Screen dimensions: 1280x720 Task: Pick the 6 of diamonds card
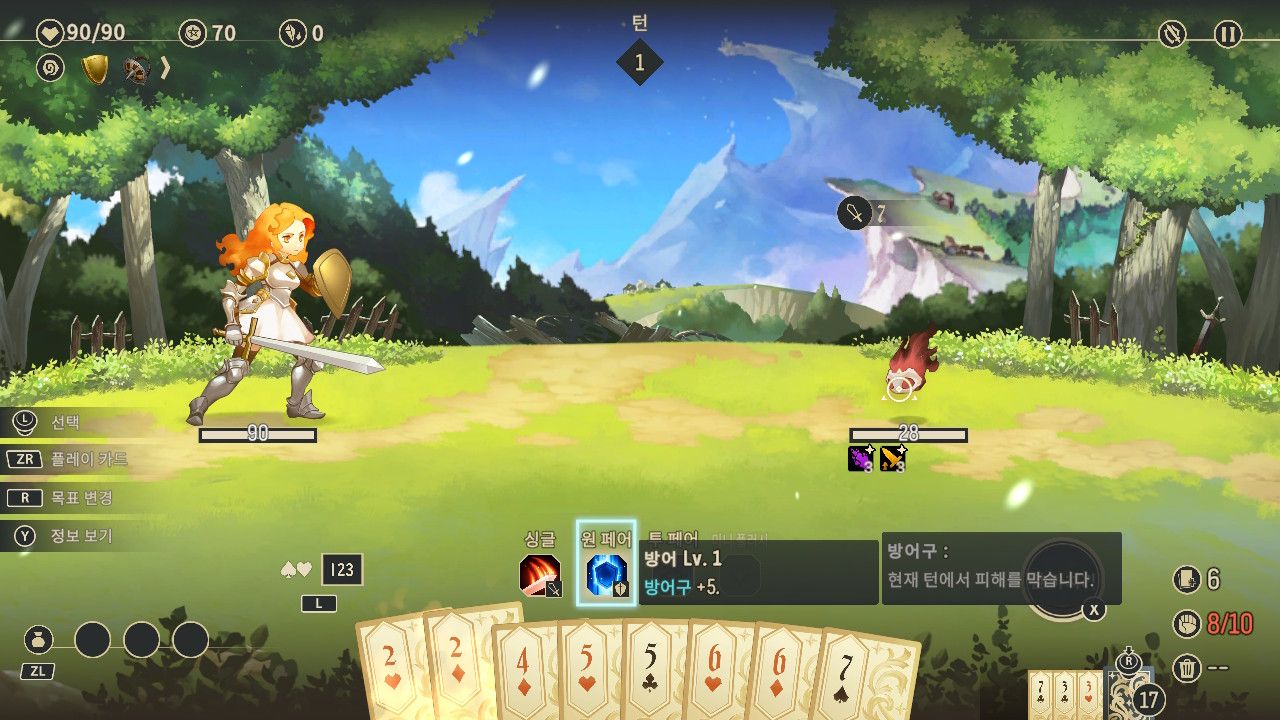click(781, 675)
